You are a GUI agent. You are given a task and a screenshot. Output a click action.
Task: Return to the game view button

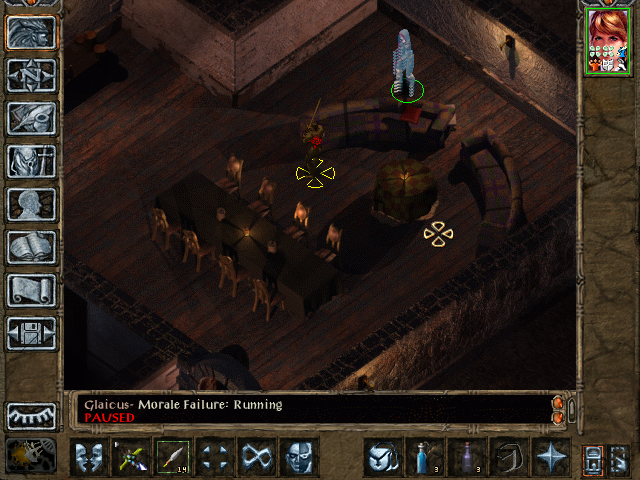pyautogui.click(x=31, y=33)
